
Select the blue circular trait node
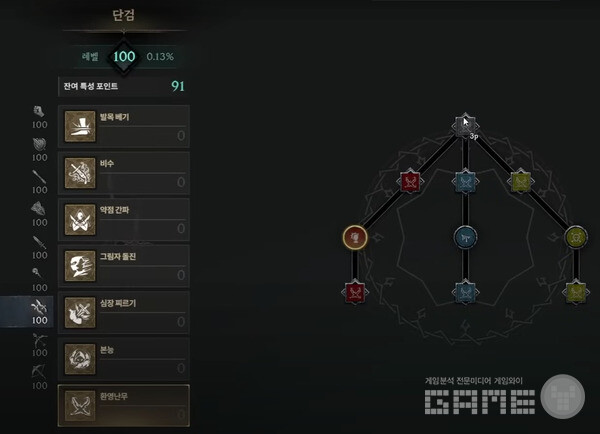(x=464, y=237)
